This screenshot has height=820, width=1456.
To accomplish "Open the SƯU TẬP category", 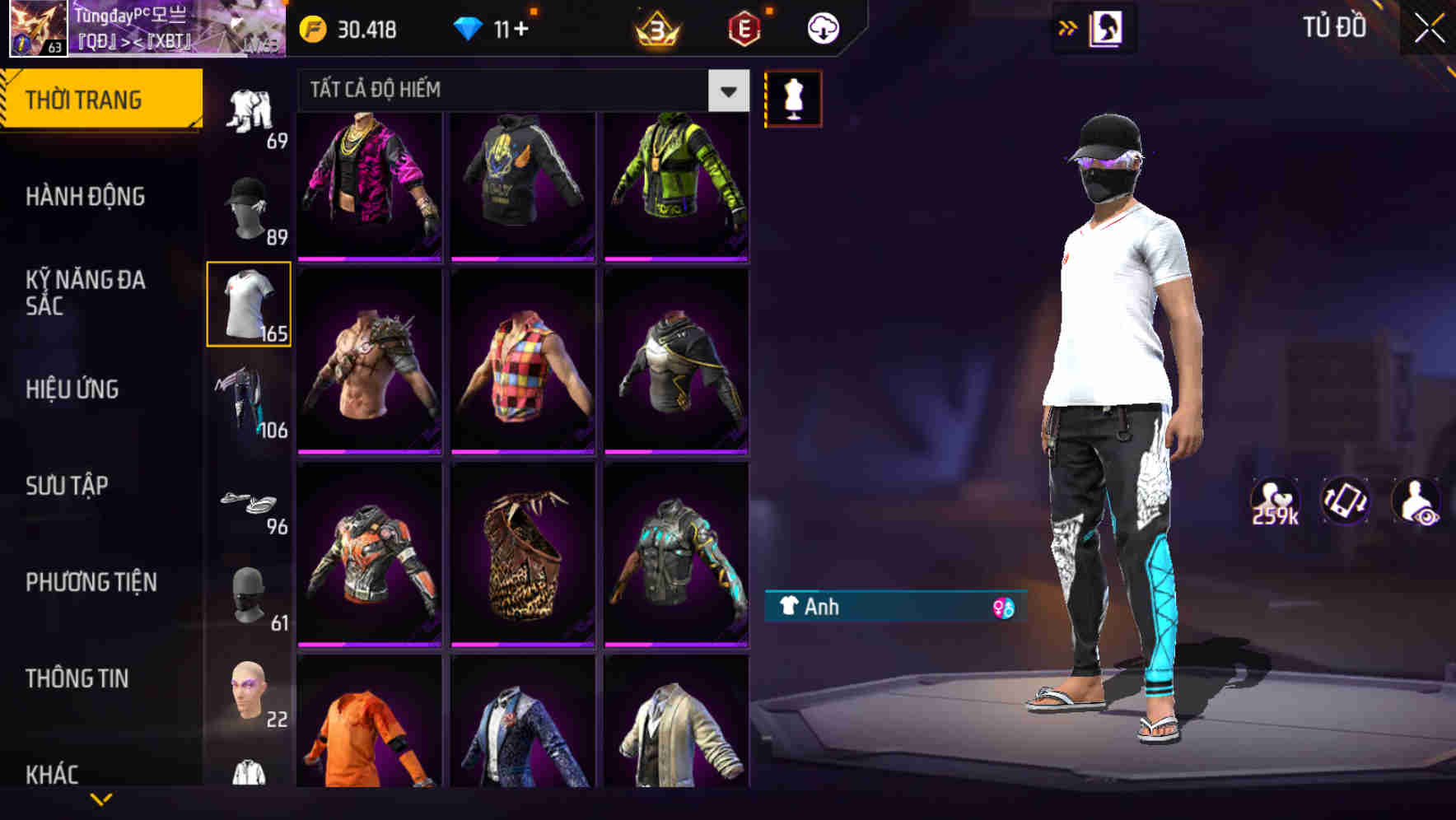I will [68, 486].
